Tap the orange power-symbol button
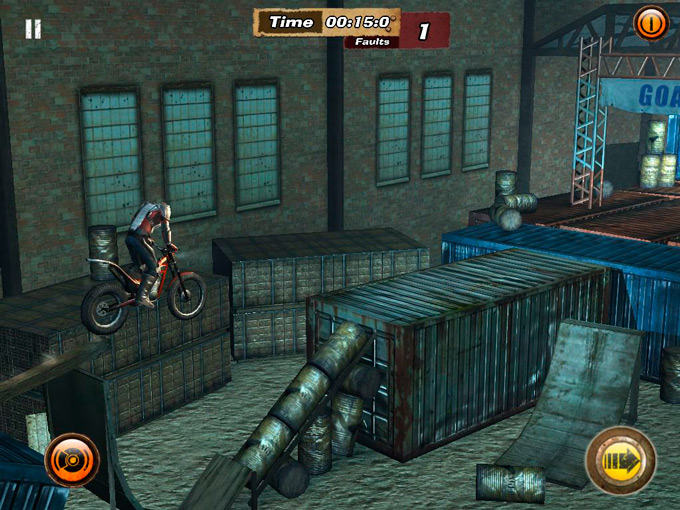Viewport: 680px width, 510px height. point(650,23)
